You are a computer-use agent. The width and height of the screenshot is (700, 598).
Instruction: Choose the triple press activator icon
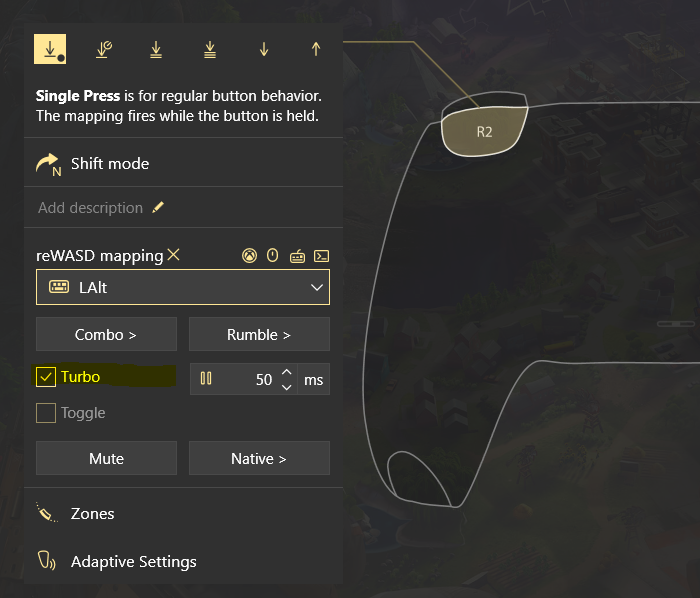(210, 49)
